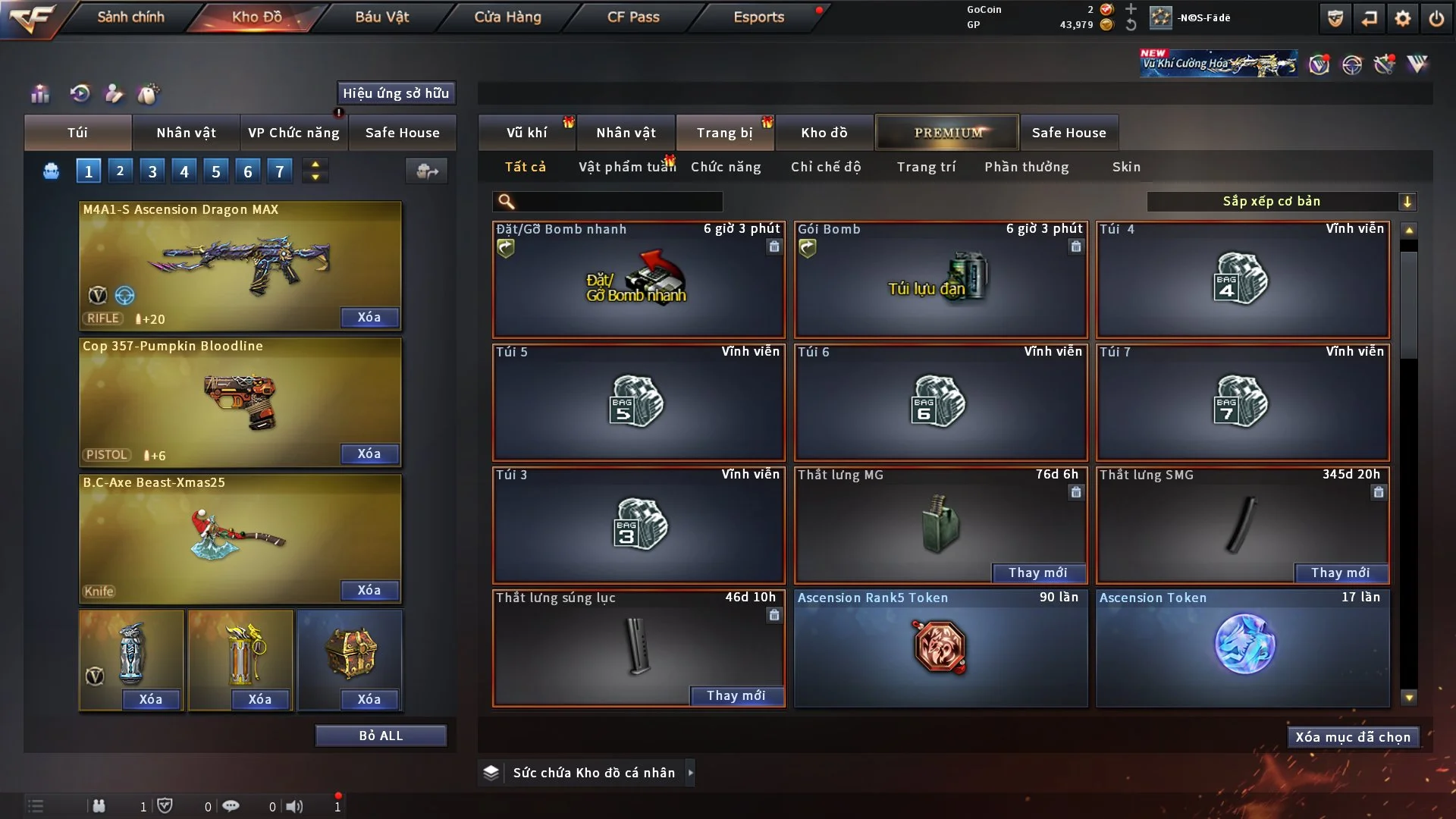Remove the M4A1-S Ascension Dragon MAX with Xóa
This screenshot has height=819, width=1456.
(x=369, y=317)
